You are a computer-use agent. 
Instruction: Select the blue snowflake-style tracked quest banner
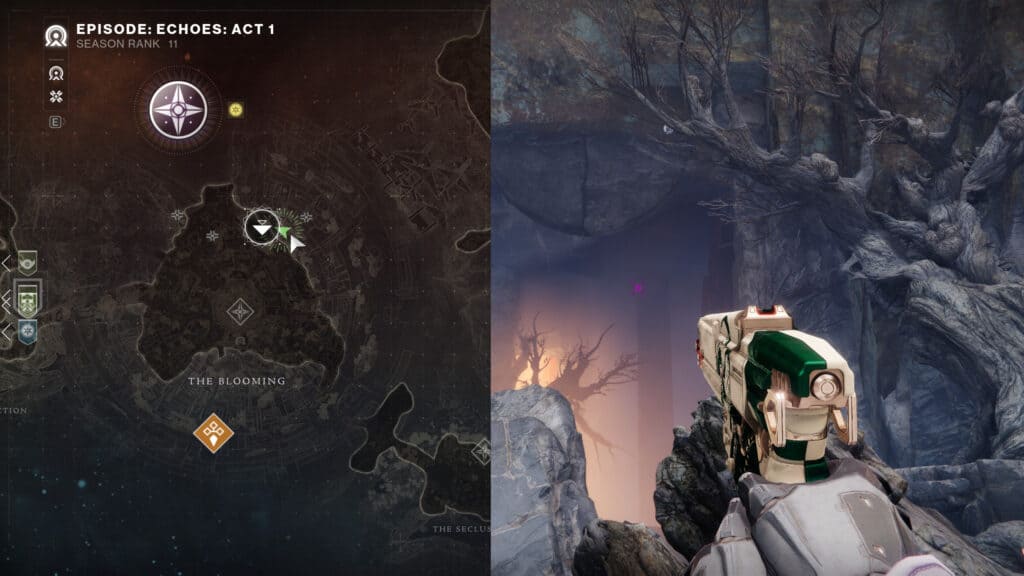[27, 331]
